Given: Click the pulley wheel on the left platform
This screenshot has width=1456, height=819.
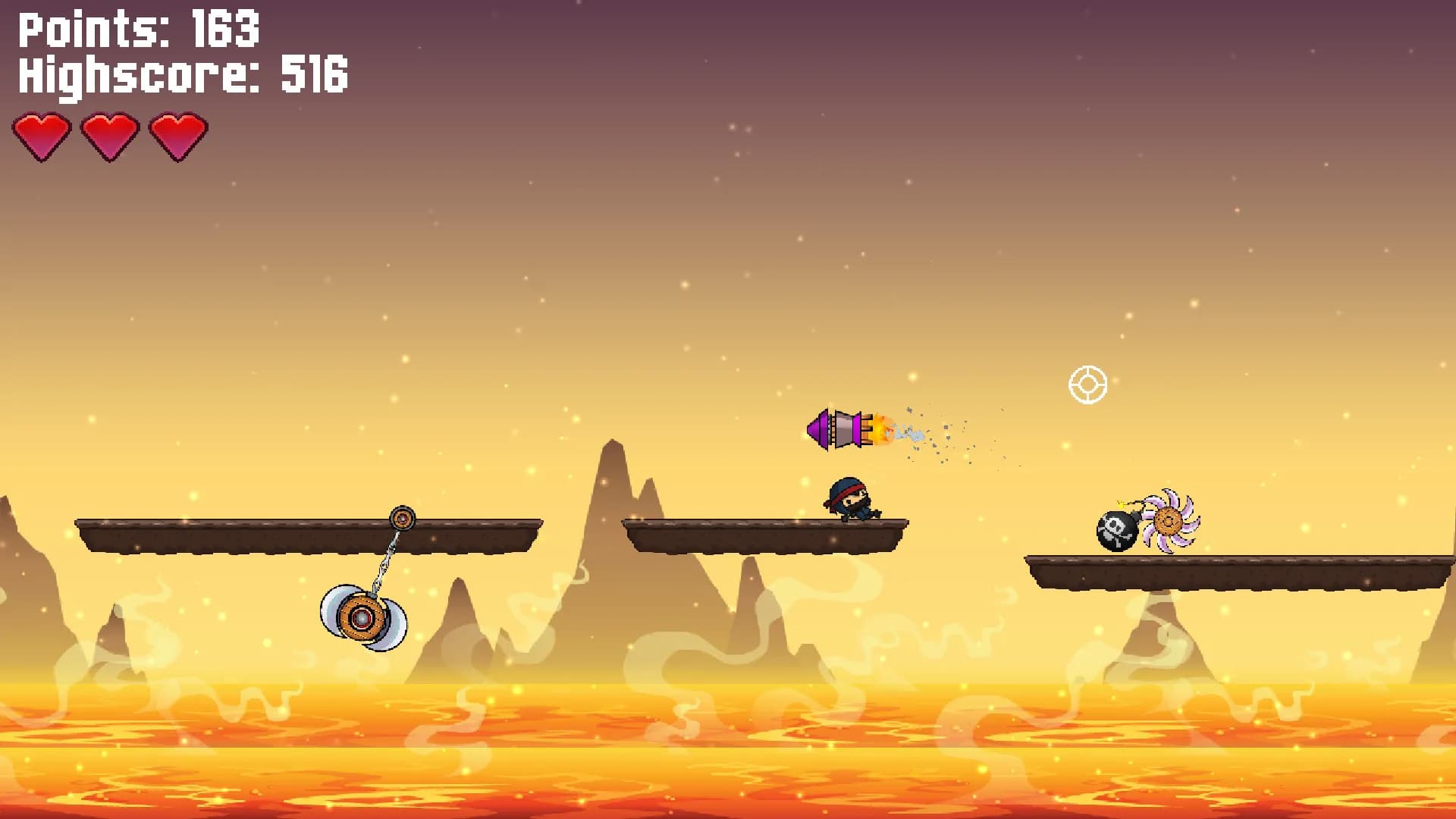Looking at the screenshot, I should tap(402, 518).
